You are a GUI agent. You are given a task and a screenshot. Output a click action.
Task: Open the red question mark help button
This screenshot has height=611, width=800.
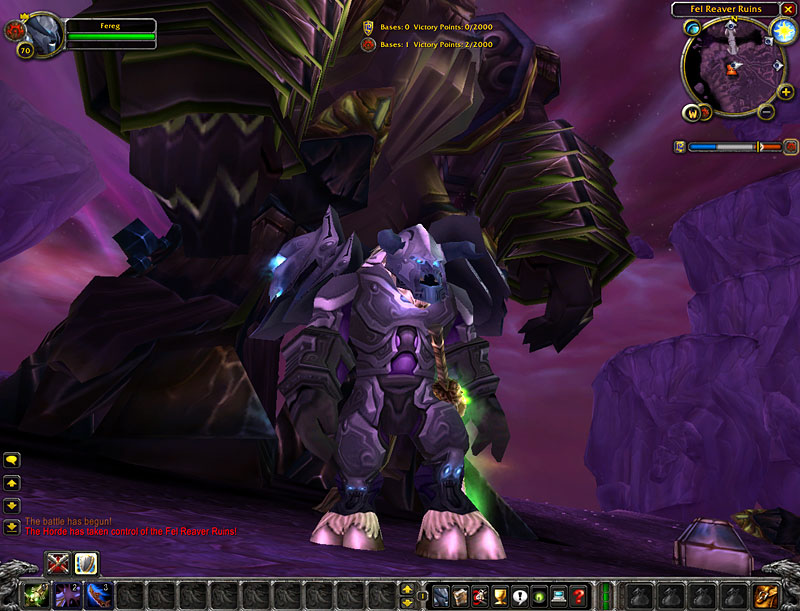(x=578, y=596)
